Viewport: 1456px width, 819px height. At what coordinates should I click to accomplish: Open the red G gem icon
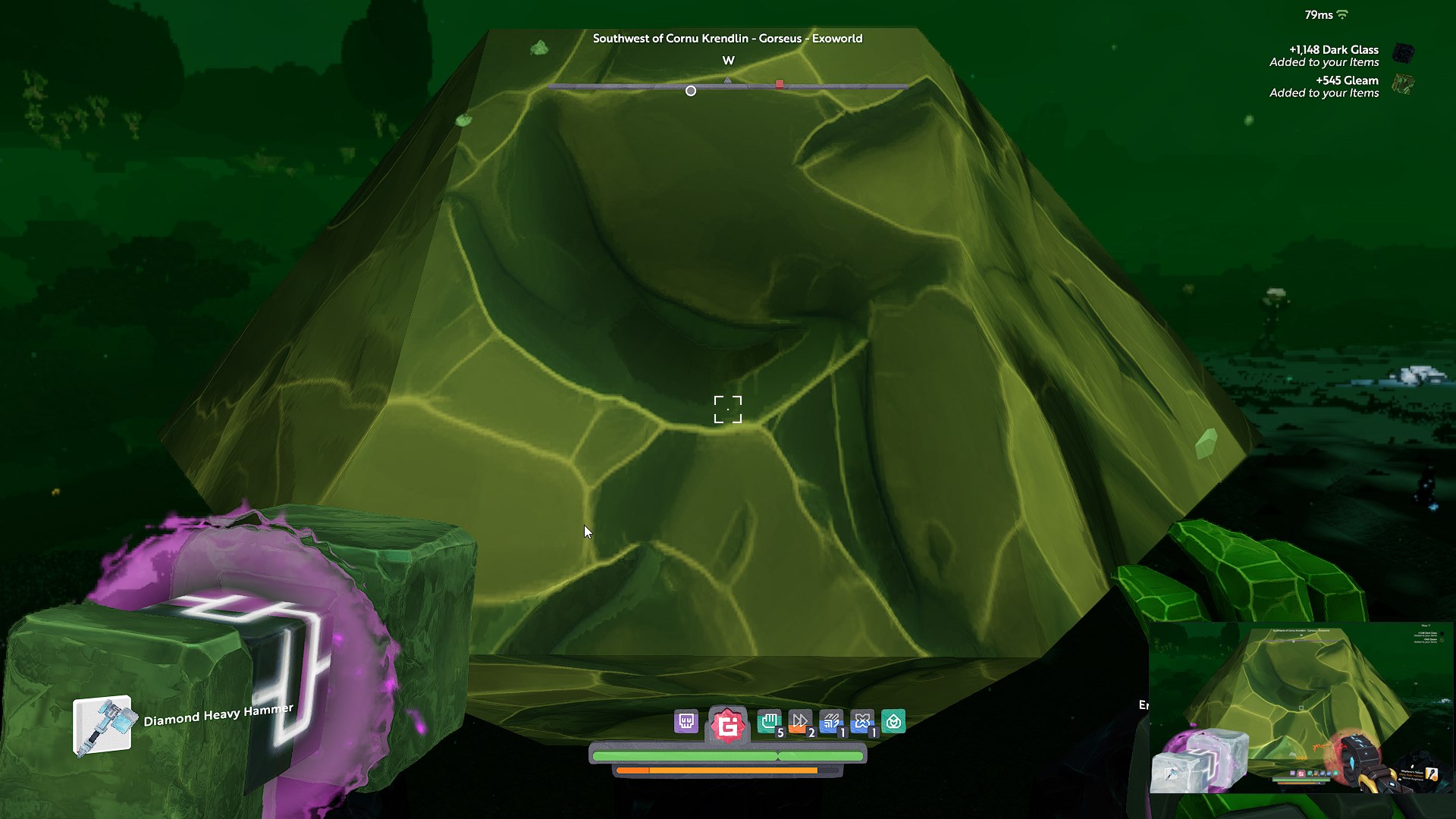click(x=728, y=726)
